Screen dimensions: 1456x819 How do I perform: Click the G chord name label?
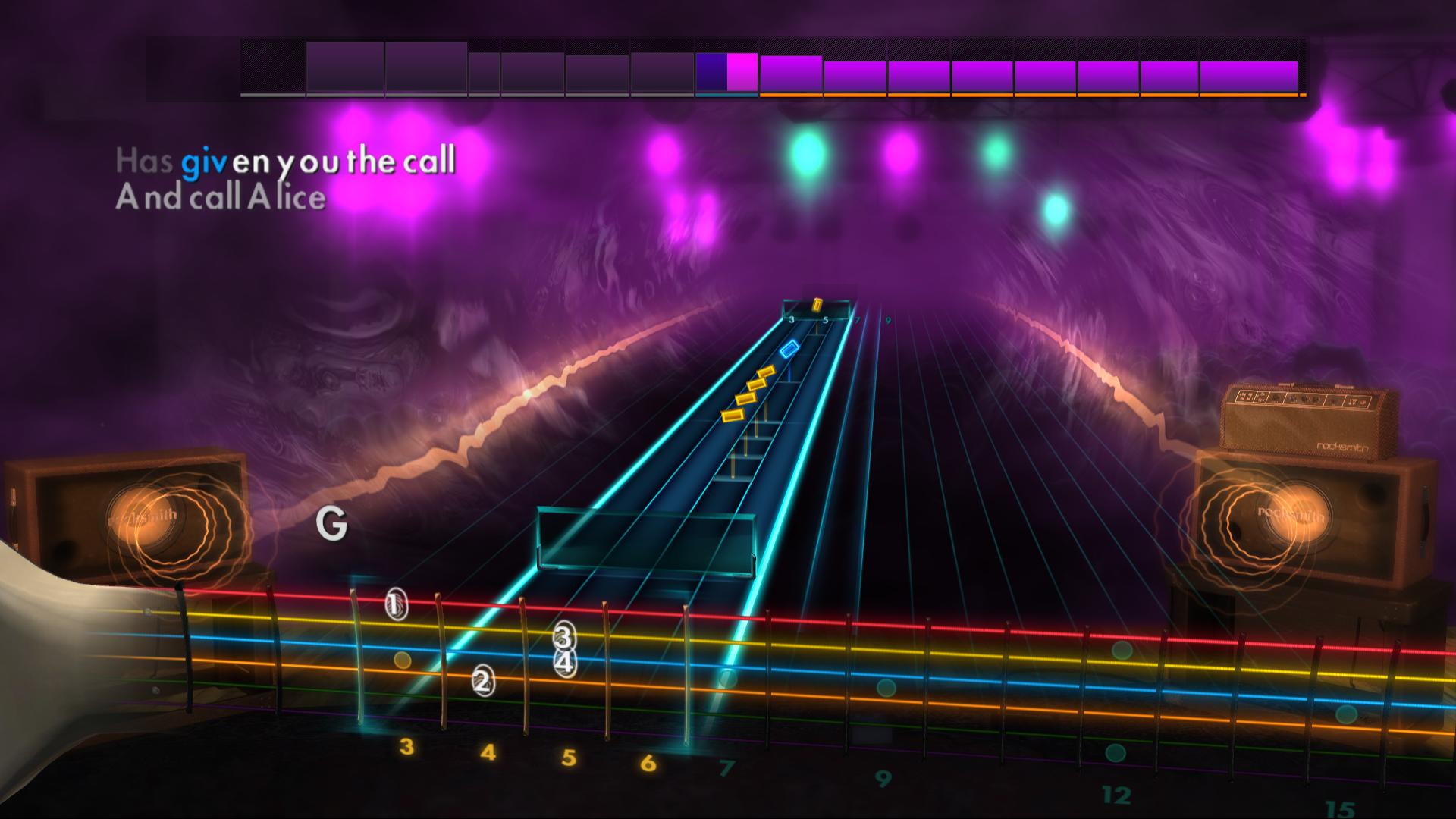pos(331,525)
